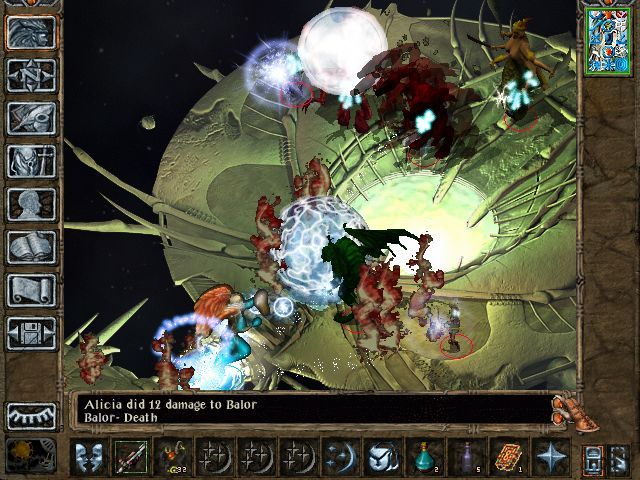
Task: Use the teal potion quick item
Action: tap(424, 457)
